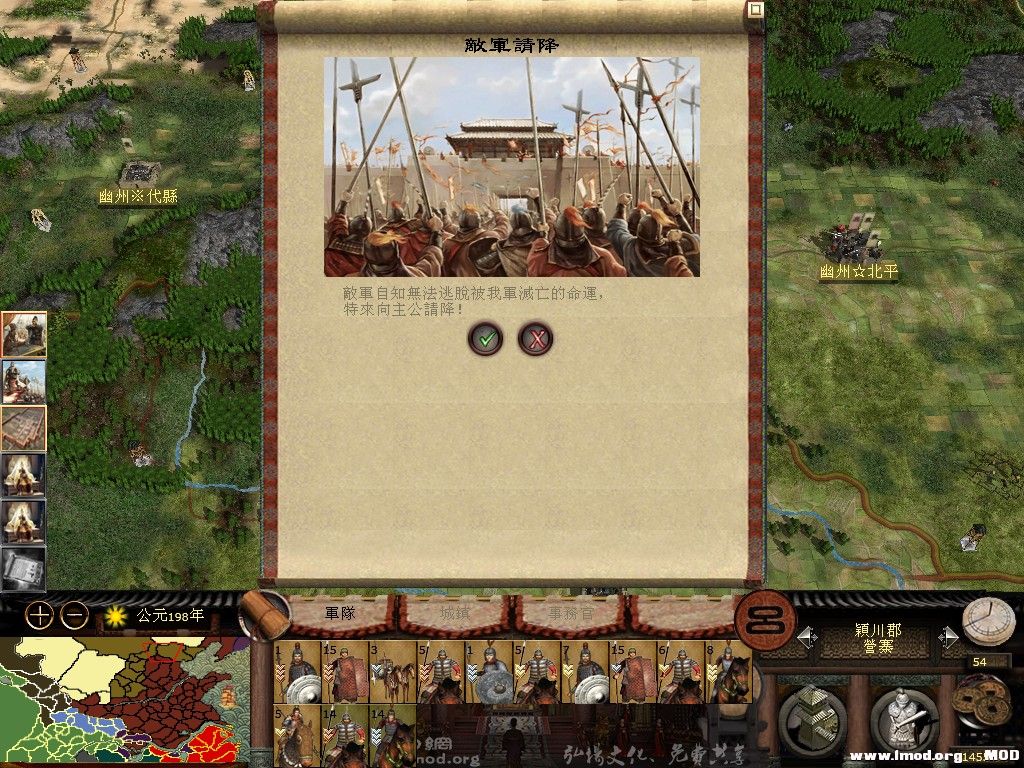This screenshot has width=1024, height=768.
Task: Refuse the surrender with the red X
Action: click(x=536, y=339)
